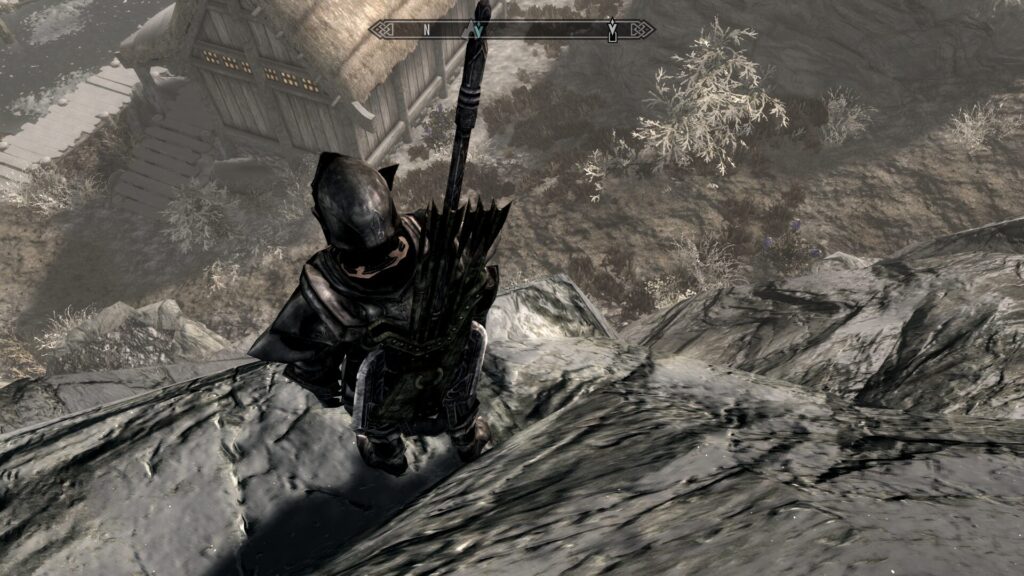Image resolution: width=1024 pixels, height=576 pixels.
Task: Click the teal quest marker on the compass
Action: tap(479, 30)
